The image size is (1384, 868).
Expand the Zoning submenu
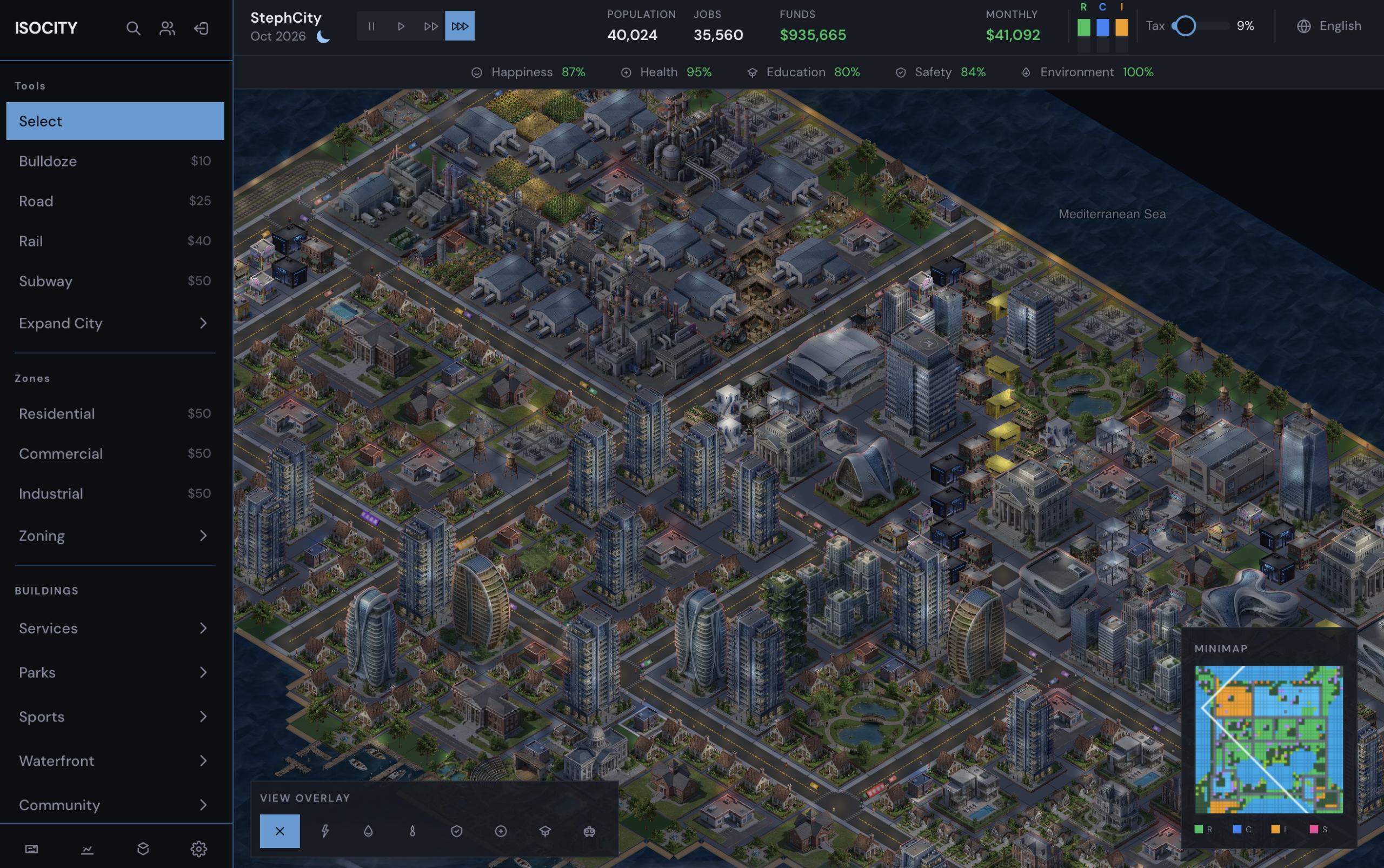115,535
